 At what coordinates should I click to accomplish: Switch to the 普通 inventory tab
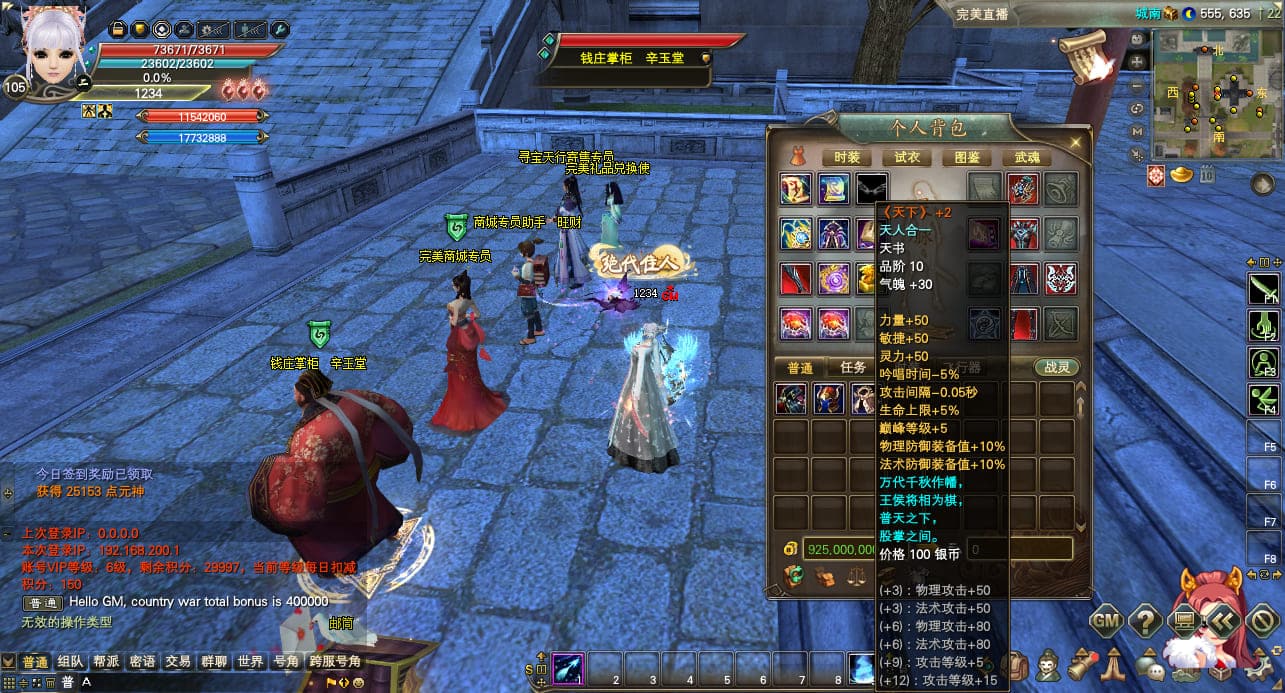coord(799,367)
